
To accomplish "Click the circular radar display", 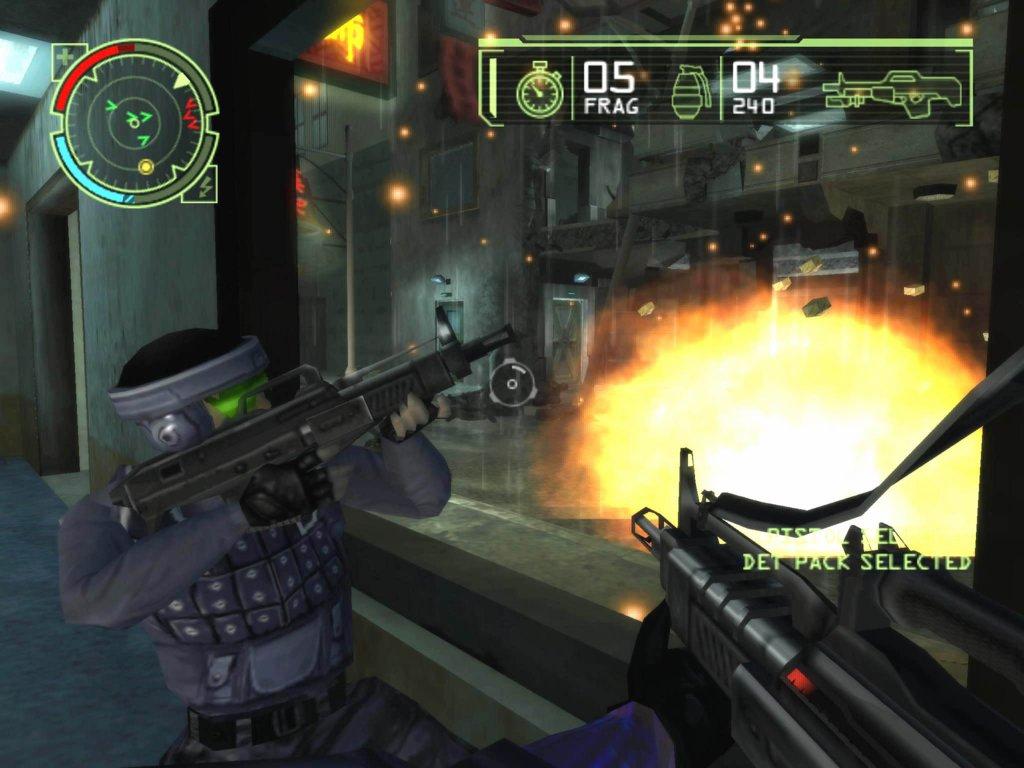I will pos(134,122).
